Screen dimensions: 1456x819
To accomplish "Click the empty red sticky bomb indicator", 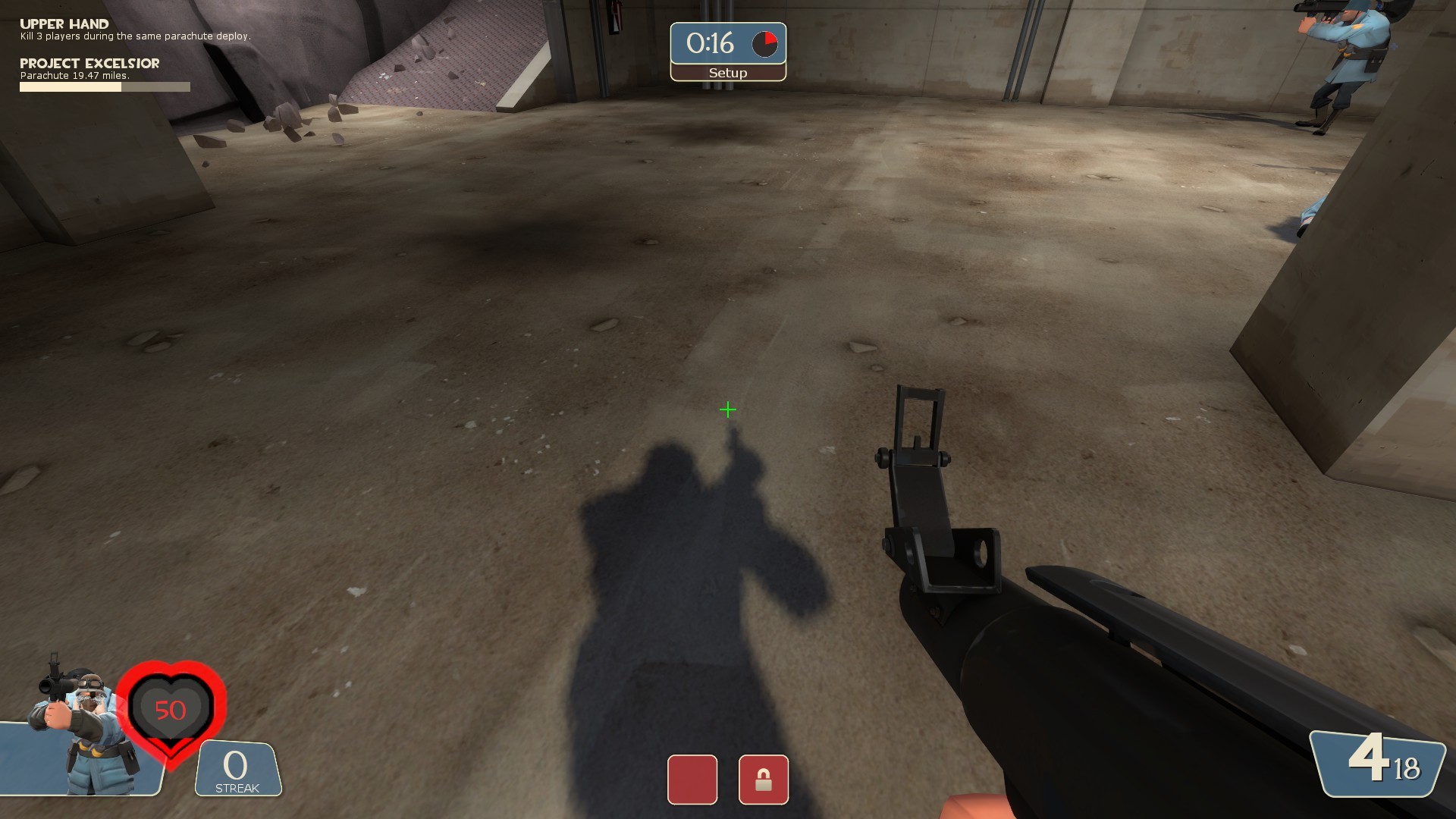I will (x=691, y=780).
